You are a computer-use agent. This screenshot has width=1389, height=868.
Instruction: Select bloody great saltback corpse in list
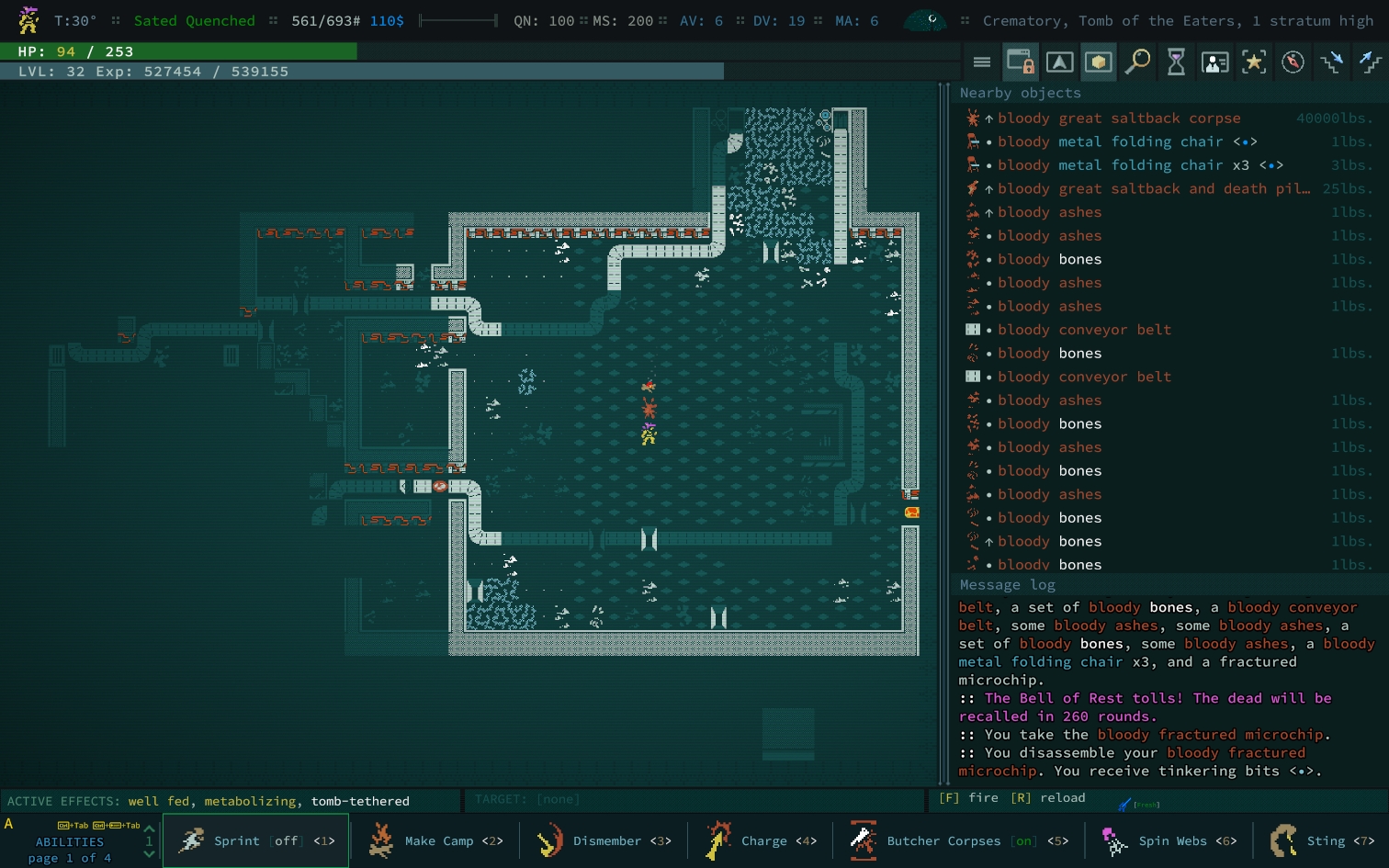pyautogui.click(x=1118, y=118)
